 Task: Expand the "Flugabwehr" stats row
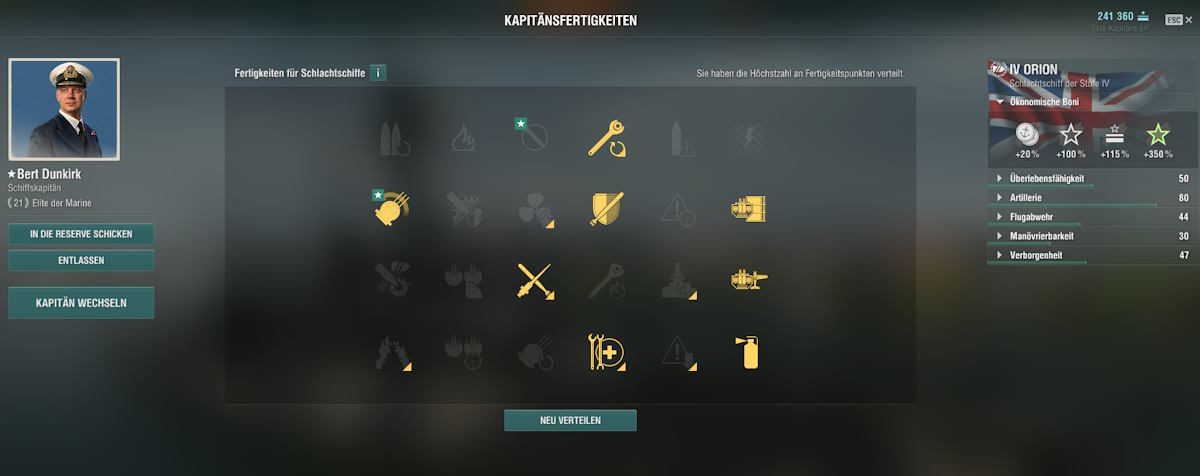(x=997, y=217)
